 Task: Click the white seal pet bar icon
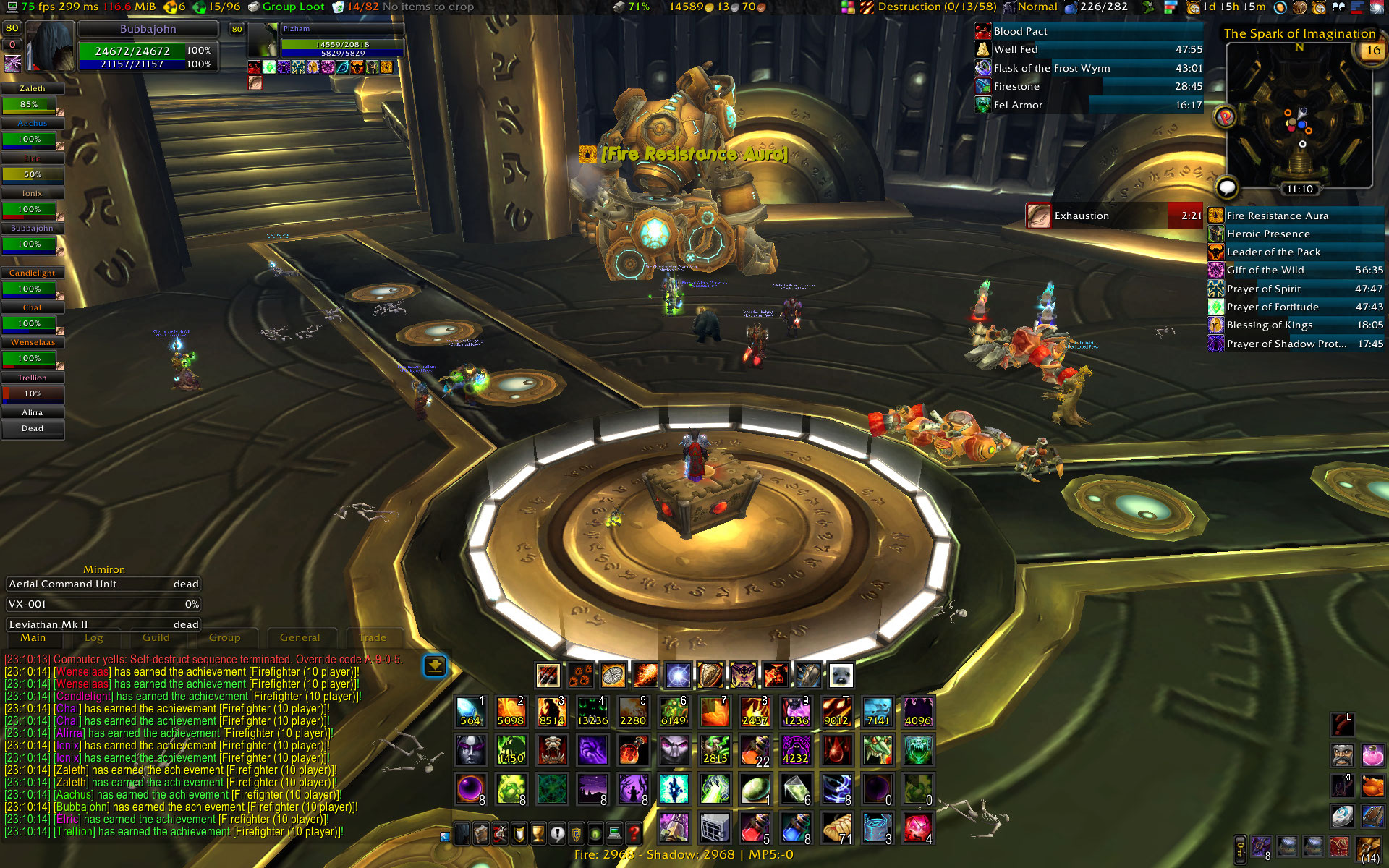[x=841, y=676]
